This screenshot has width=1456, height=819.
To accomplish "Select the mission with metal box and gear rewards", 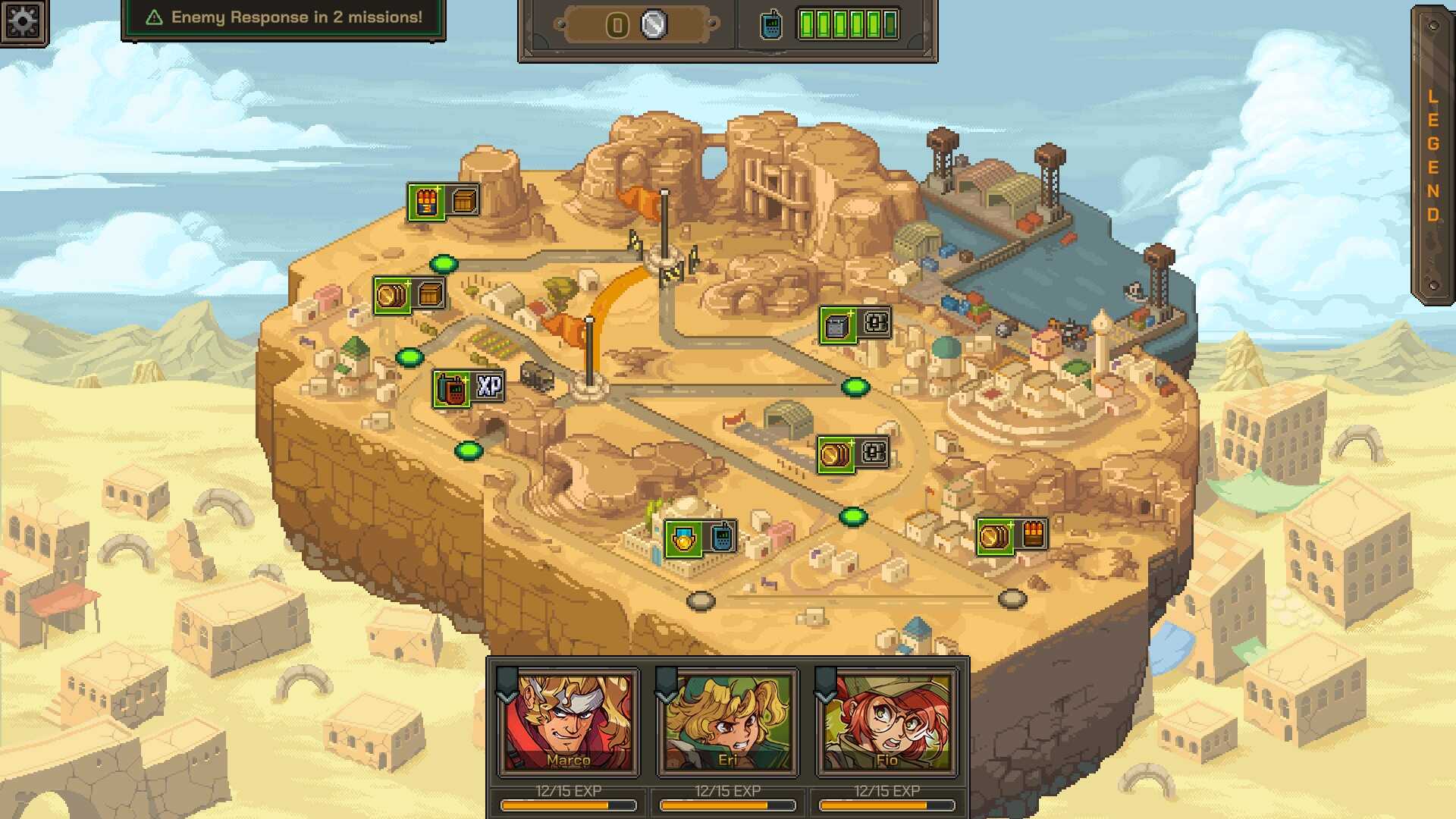I will tap(855, 325).
